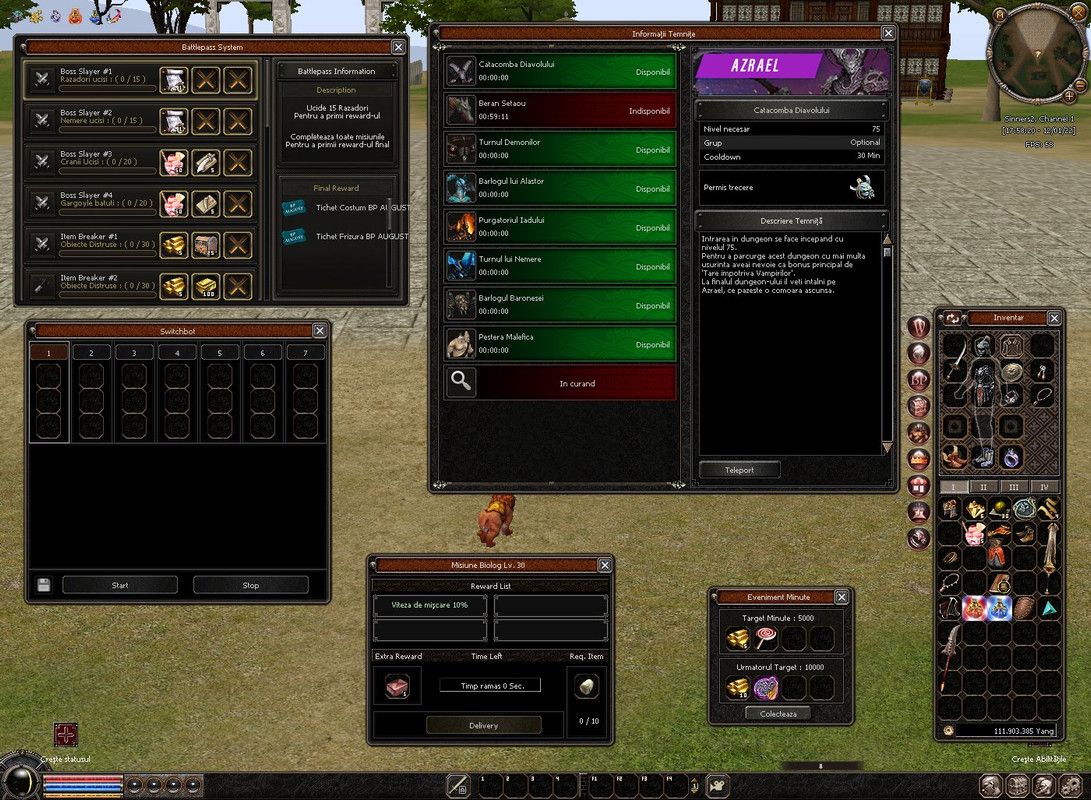Pick the Purgatoriul Iadului dungeon
Viewport: 1091px width, 800px height.
coord(560,227)
